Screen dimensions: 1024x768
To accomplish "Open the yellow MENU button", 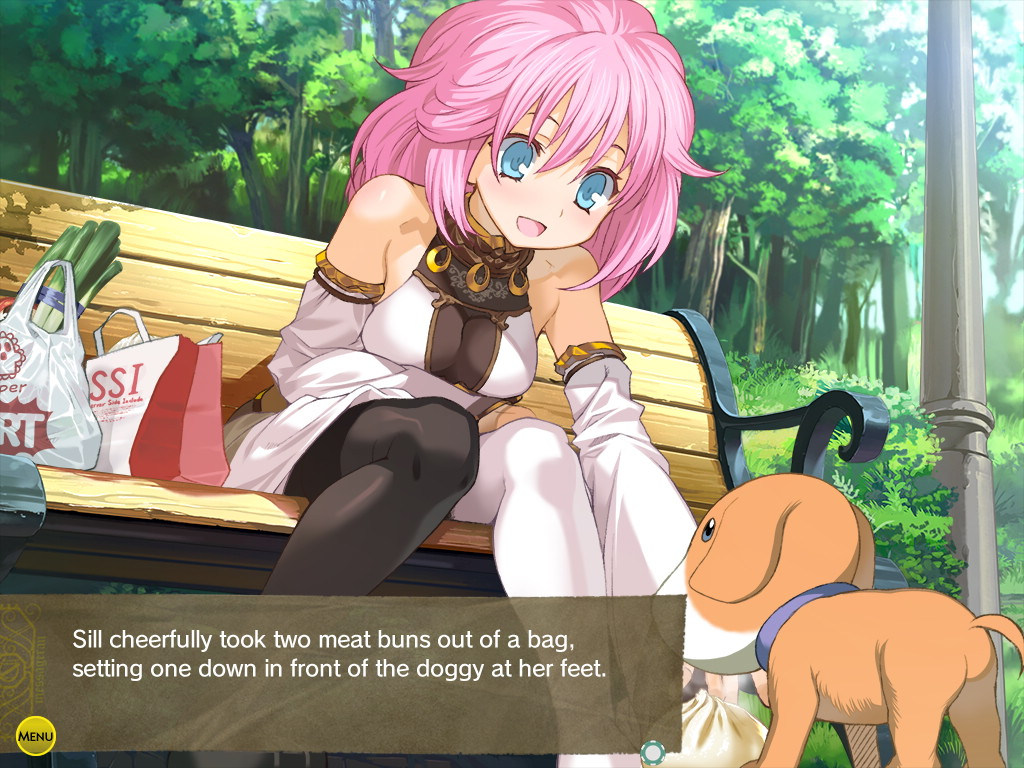I will pyautogui.click(x=36, y=737).
